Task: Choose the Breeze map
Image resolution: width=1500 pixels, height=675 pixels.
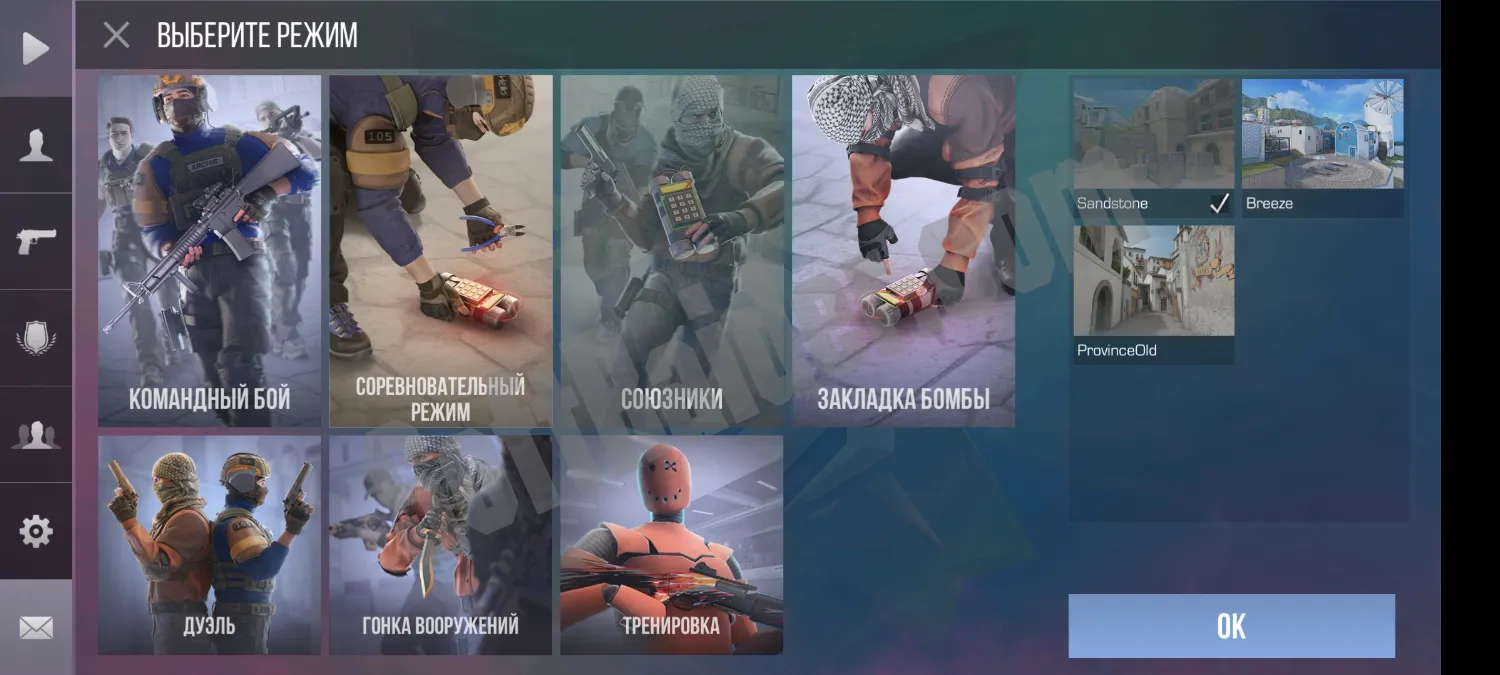Action: 1322,145
